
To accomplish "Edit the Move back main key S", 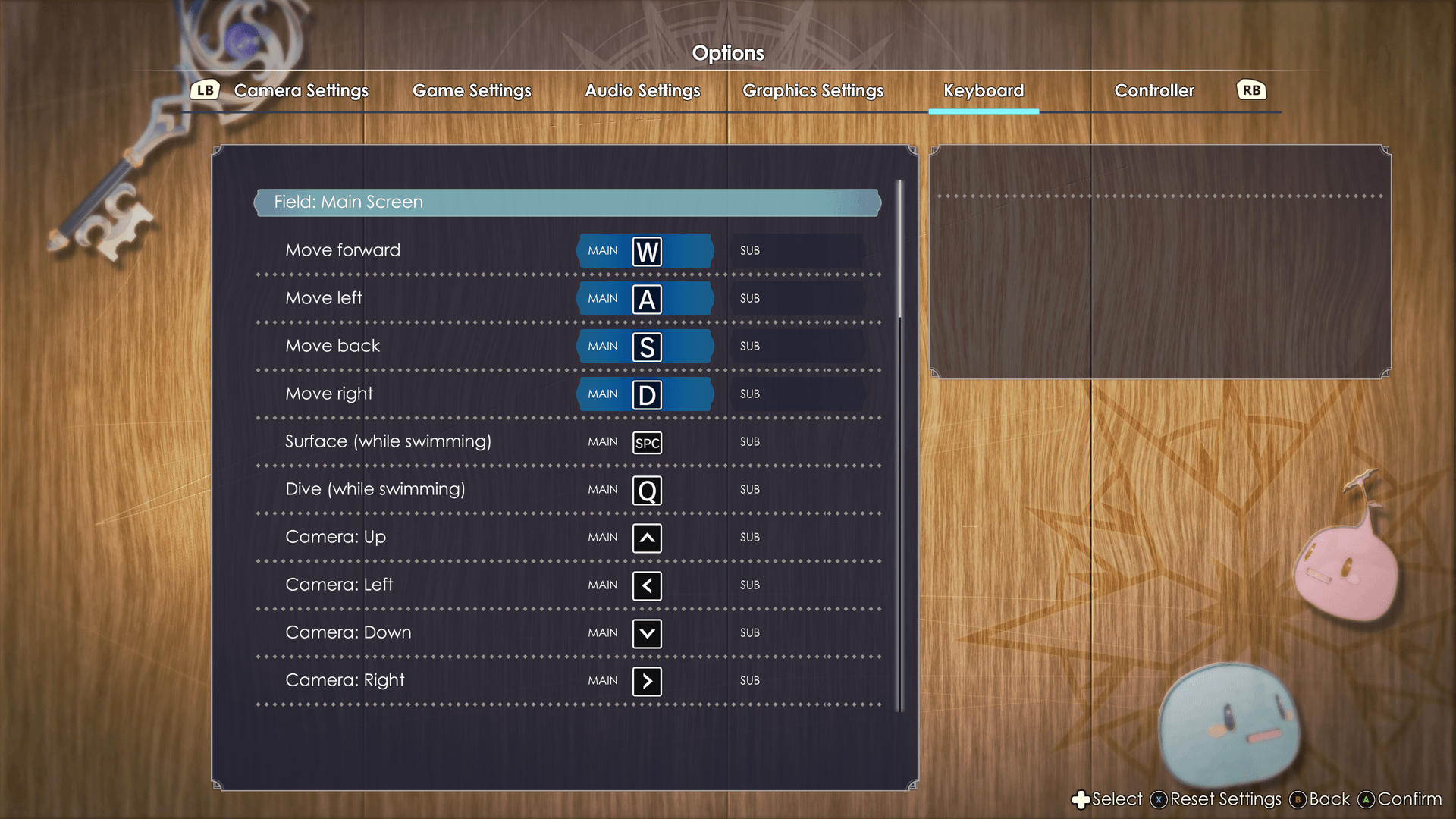I will [x=646, y=347].
